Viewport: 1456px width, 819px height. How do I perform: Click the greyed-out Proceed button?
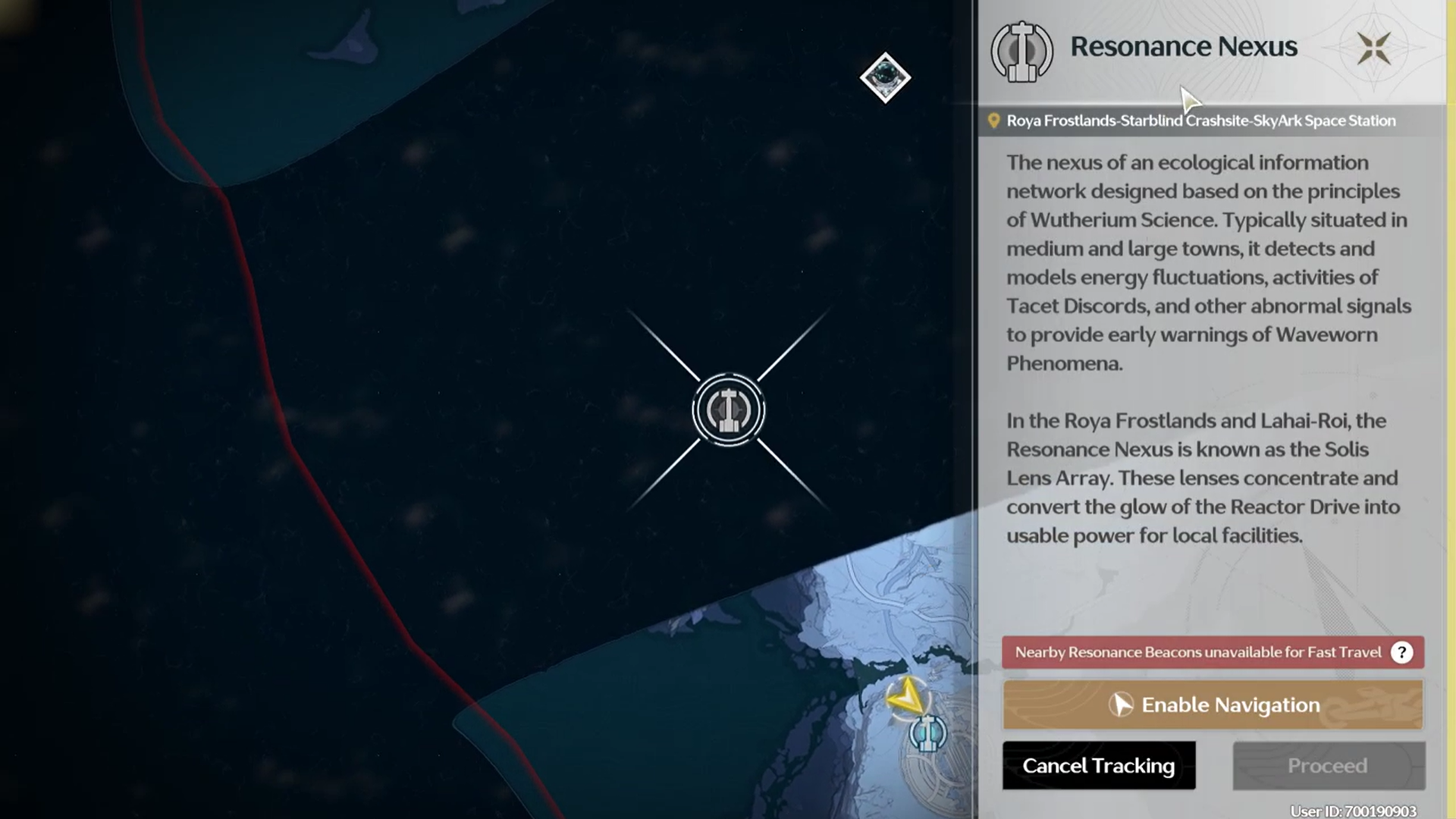click(x=1328, y=765)
